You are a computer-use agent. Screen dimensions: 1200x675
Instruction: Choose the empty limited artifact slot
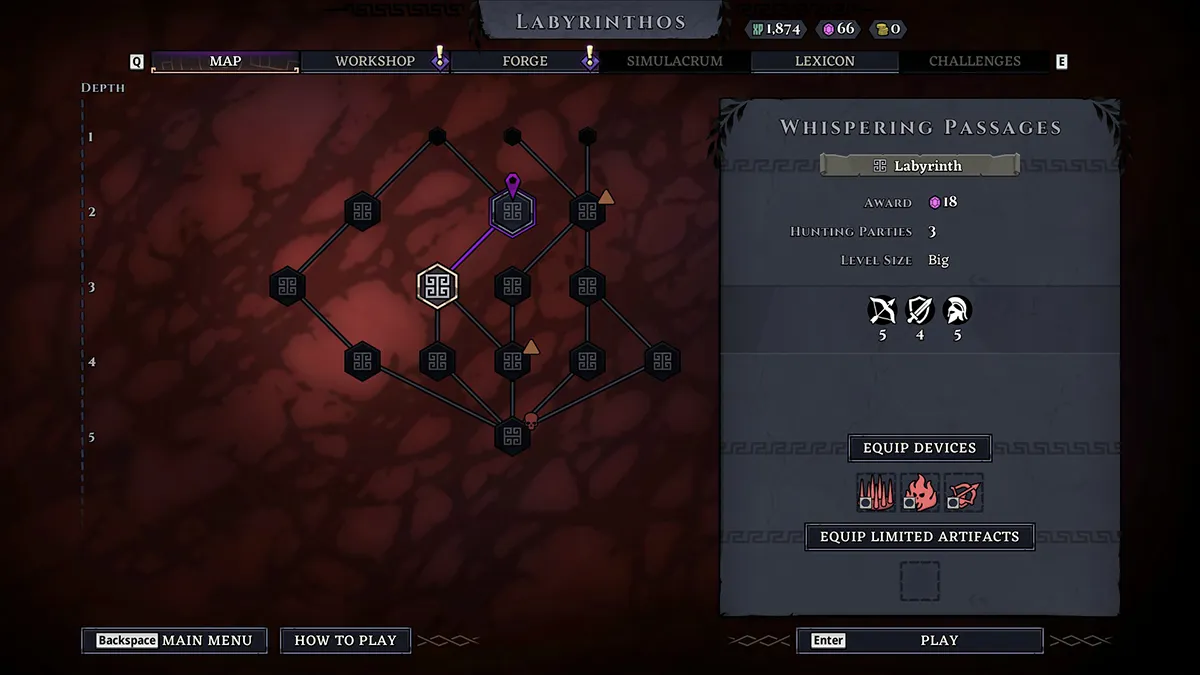[919, 581]
